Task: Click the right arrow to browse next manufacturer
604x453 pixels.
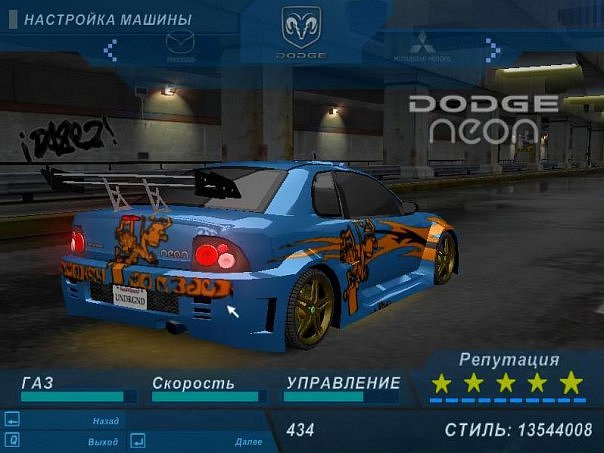Action: pyautogui.click(x=492, y=48)
